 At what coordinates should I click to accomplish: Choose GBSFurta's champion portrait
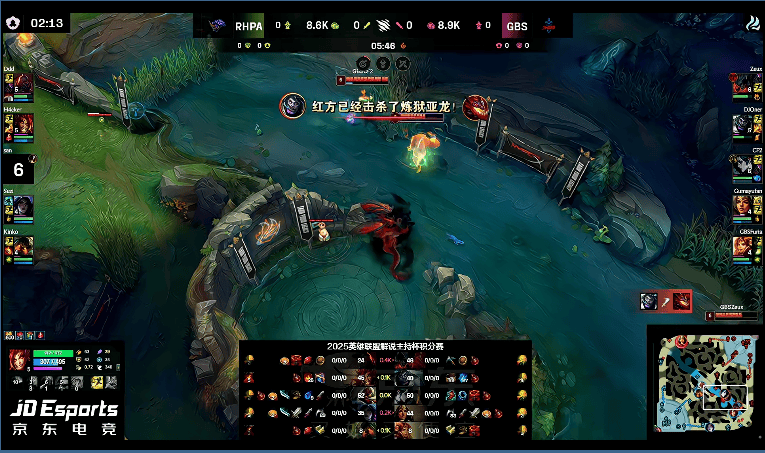[x=743, y=246]
